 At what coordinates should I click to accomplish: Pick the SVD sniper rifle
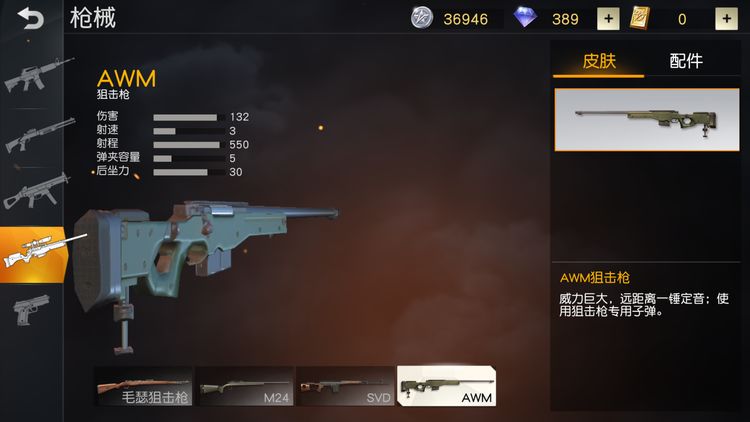344,385
